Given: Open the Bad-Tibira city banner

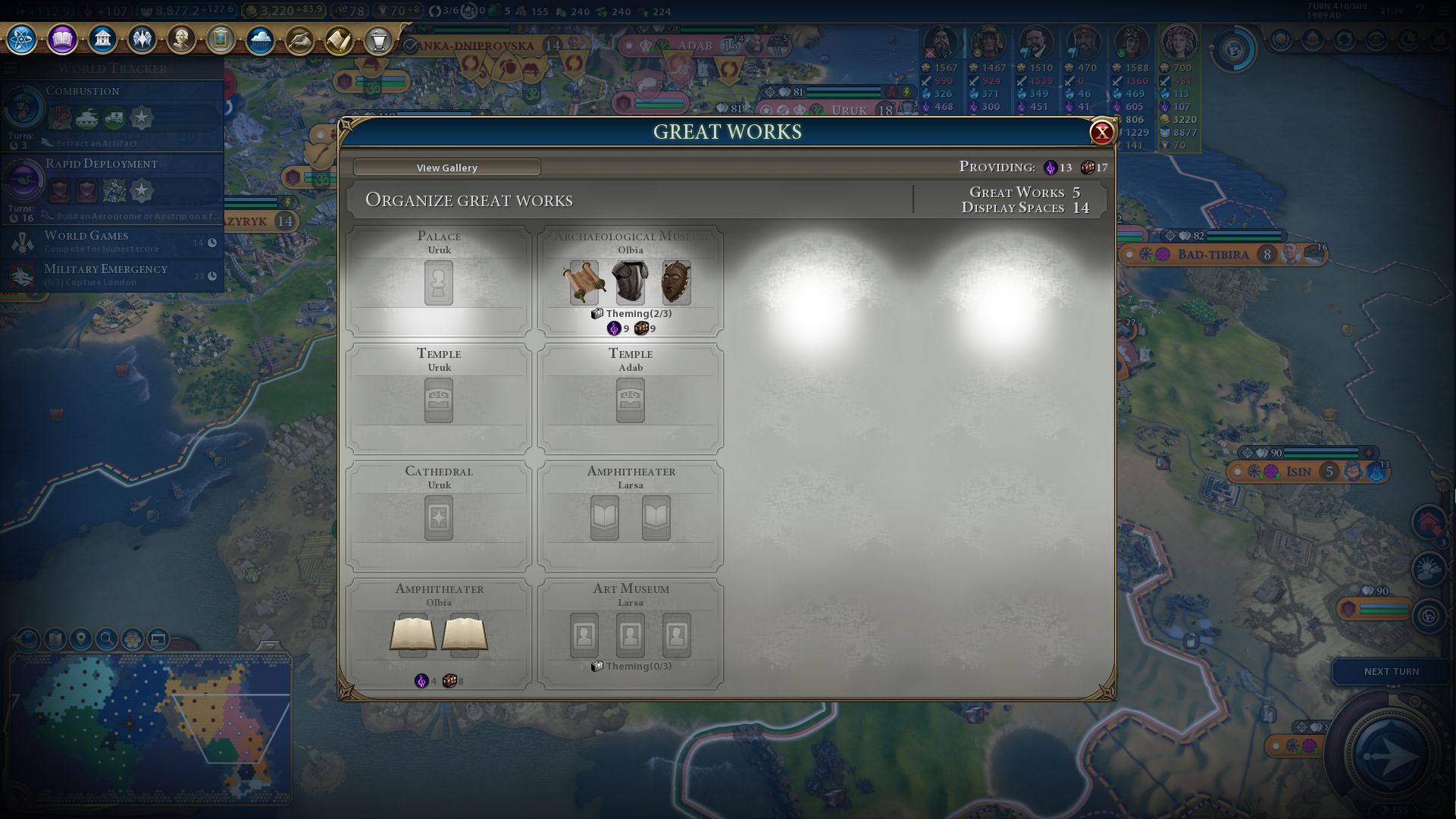Looking at the screenshot, I should [x=1213, y=255].
